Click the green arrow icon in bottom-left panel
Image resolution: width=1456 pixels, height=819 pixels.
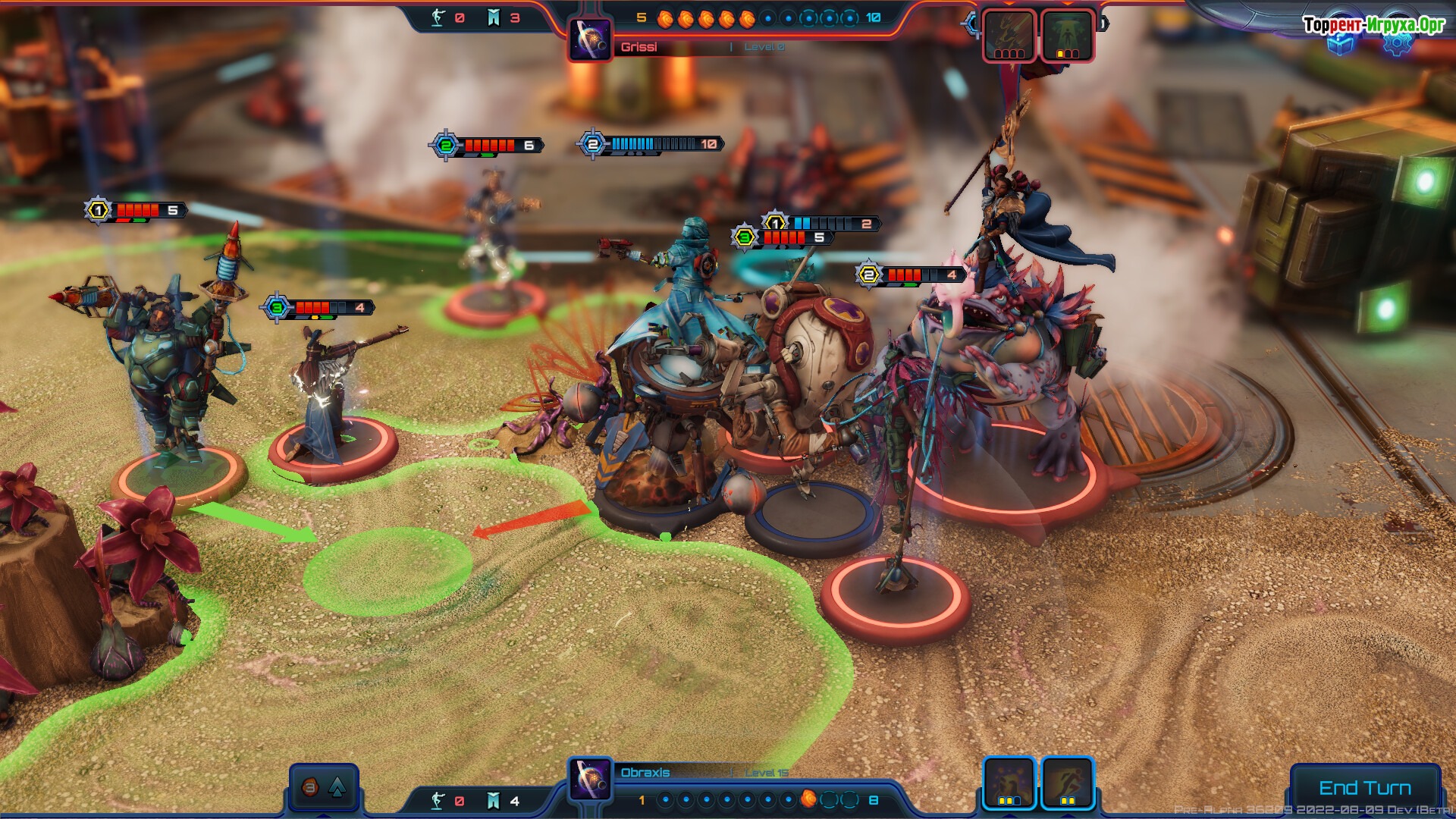[x=337, y=787]
